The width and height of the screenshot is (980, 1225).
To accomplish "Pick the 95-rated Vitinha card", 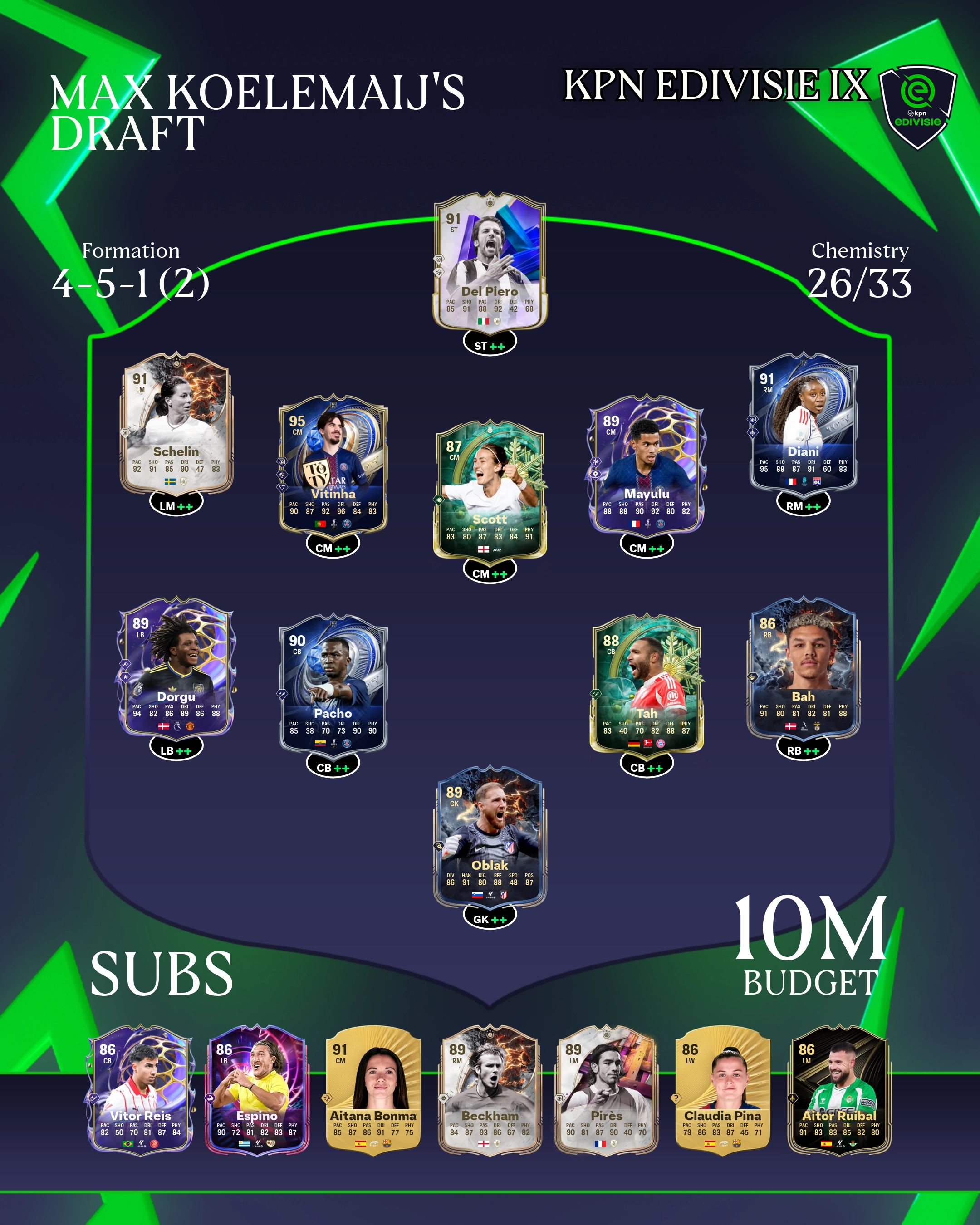I will (x=333, y=464).
